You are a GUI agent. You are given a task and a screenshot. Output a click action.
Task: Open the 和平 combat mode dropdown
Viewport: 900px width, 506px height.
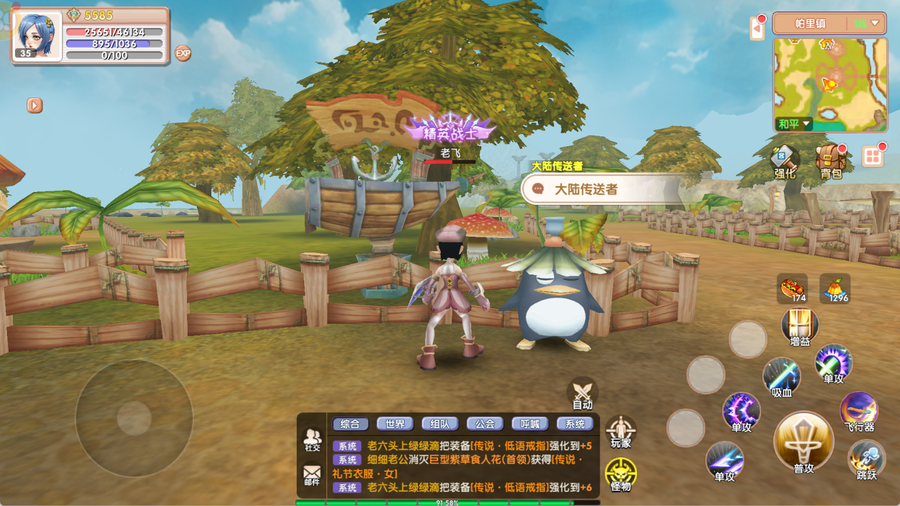click(795, 124)
